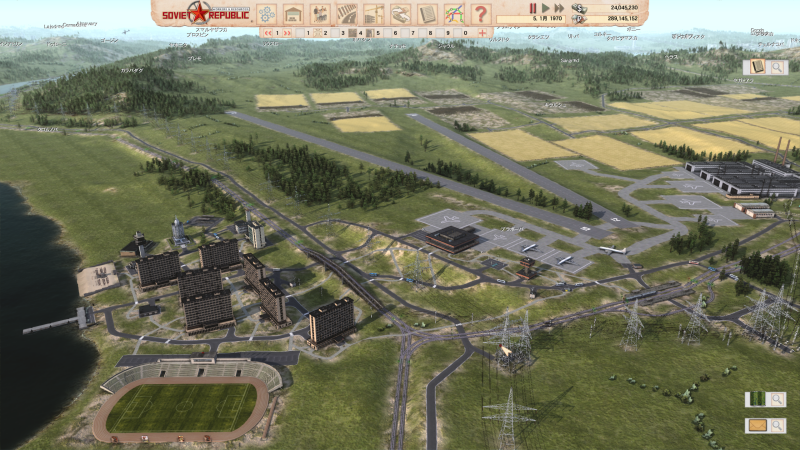Select group slot number 8

tap(430, 33)
